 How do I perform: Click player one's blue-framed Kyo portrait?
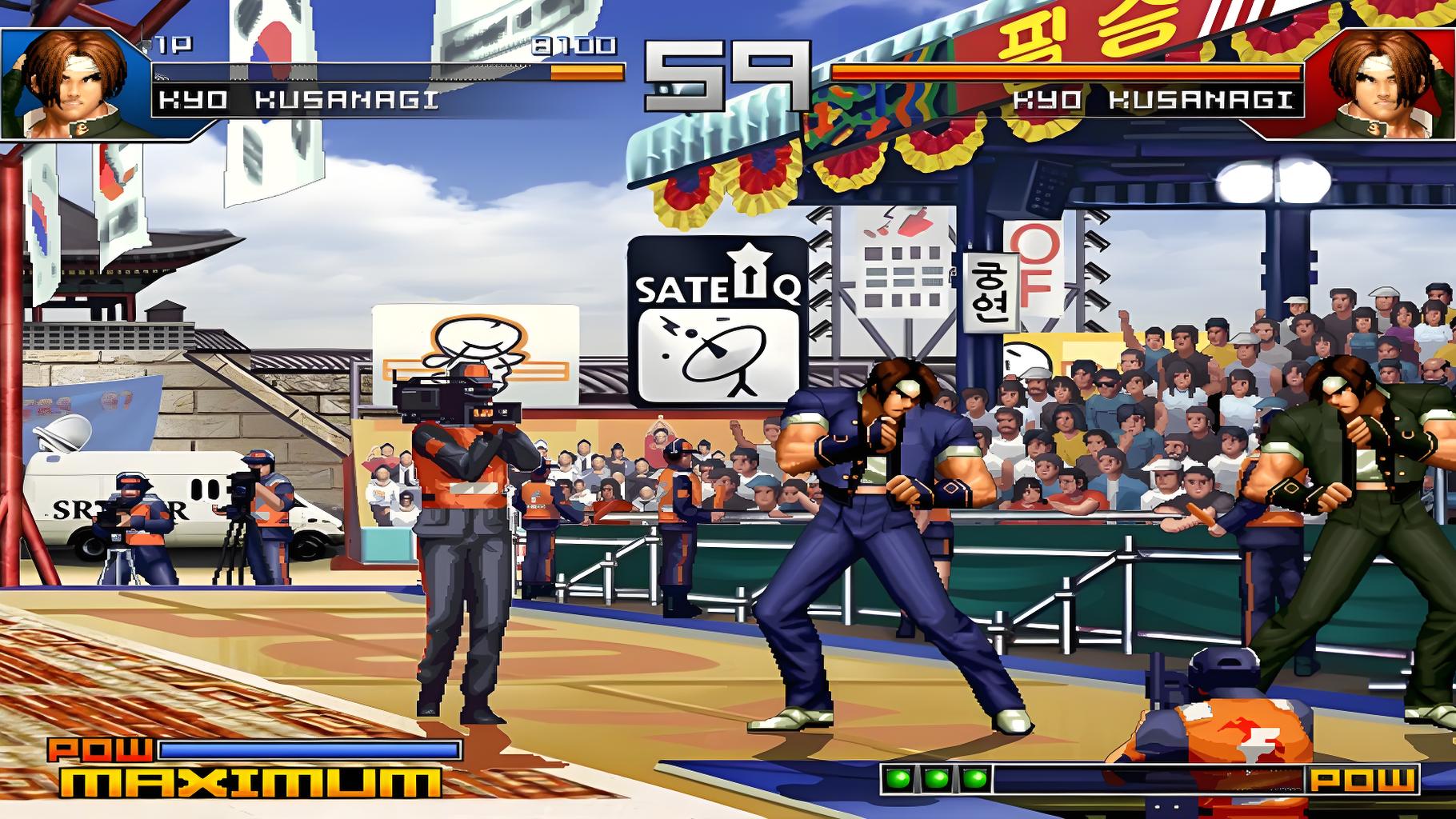[74, 82]
